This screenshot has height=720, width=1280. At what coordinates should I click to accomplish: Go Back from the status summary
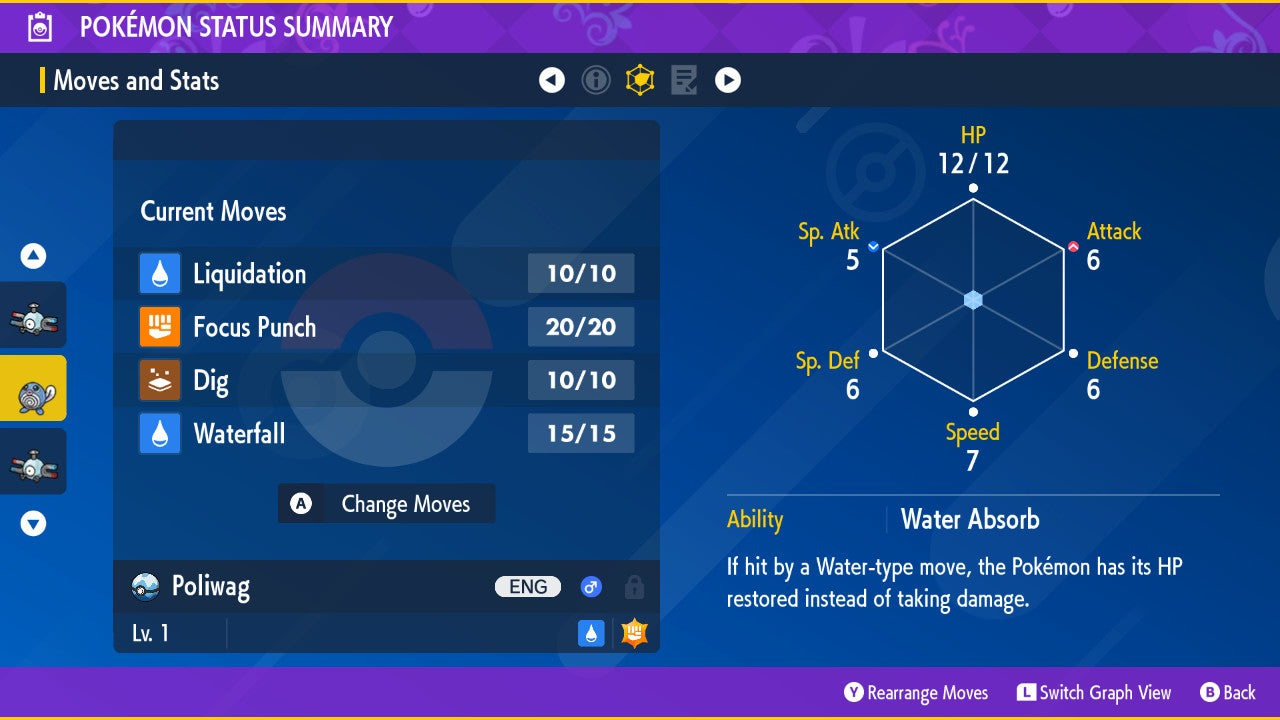coord(1228,692)
